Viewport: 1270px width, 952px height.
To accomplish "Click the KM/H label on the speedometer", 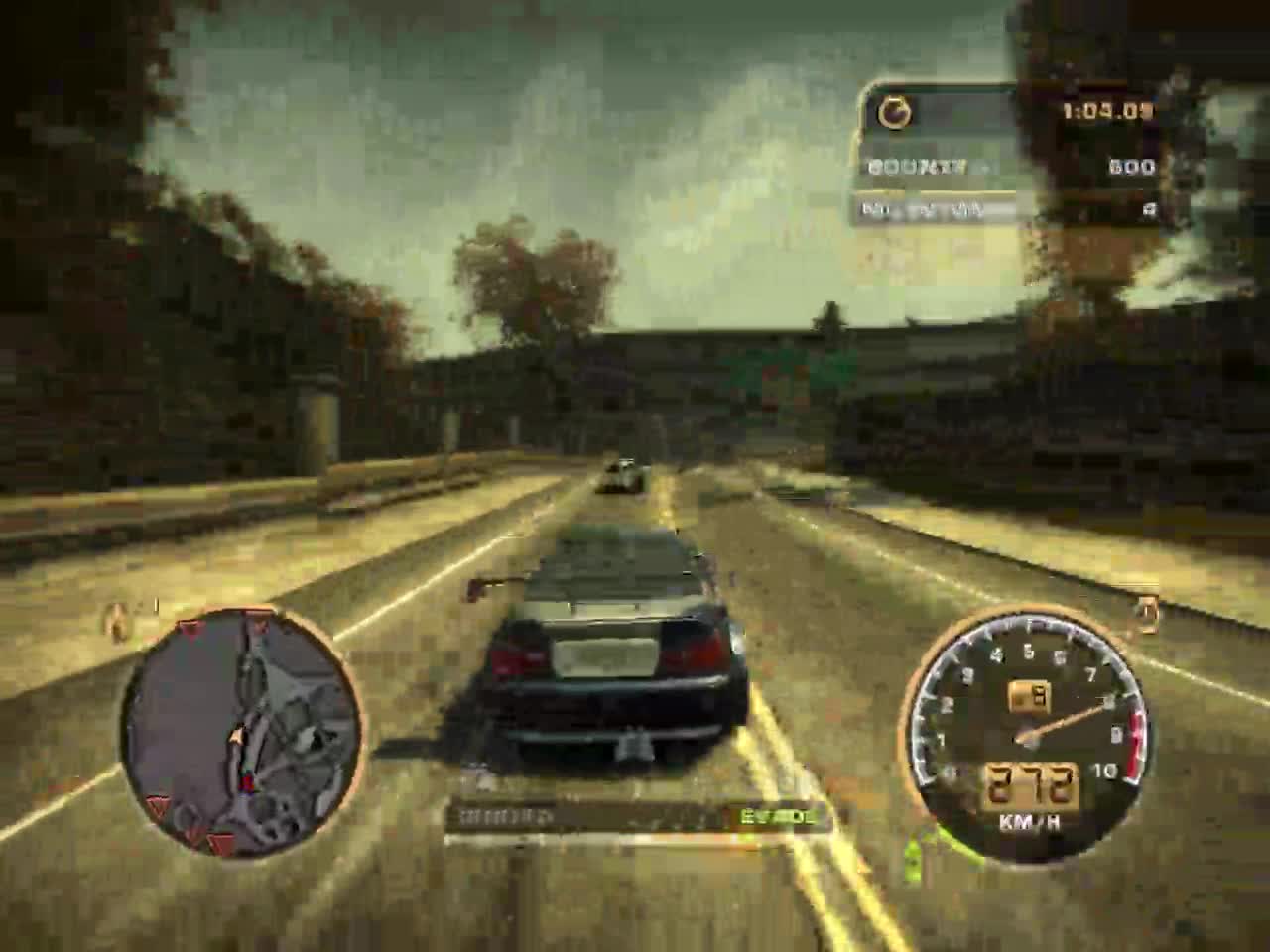I will pos(1030,820).
